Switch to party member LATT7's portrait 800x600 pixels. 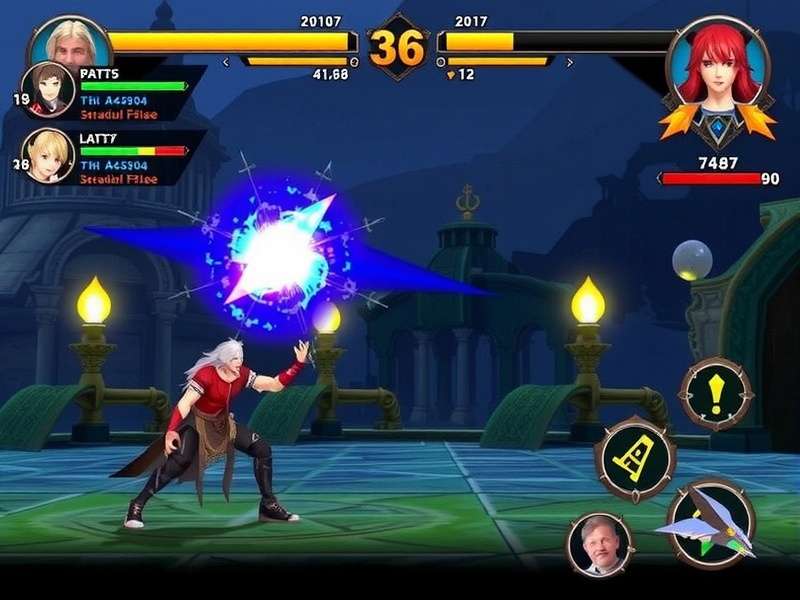[46, 155]
